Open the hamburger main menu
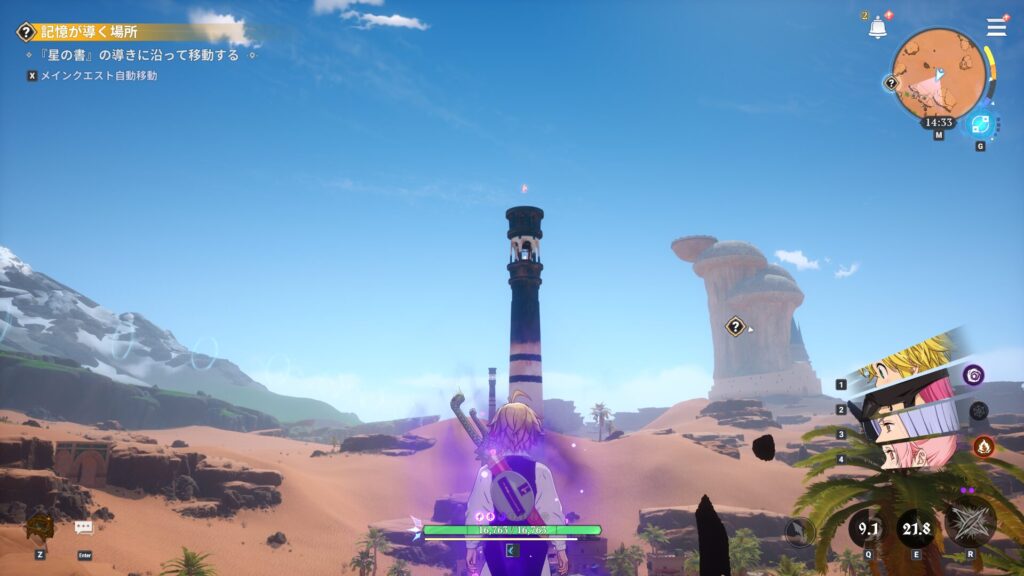This screenshot has width=1024, height=576. 996,28
